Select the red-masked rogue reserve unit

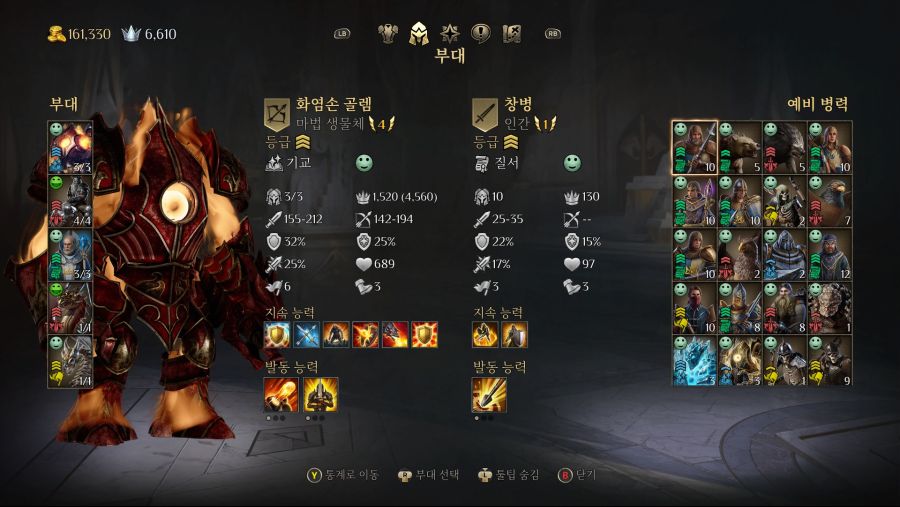pos(695,309)
